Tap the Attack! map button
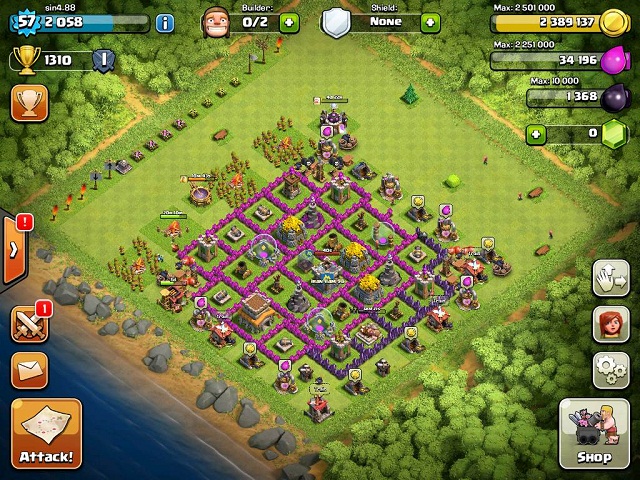640x480 pixels. 45,435
